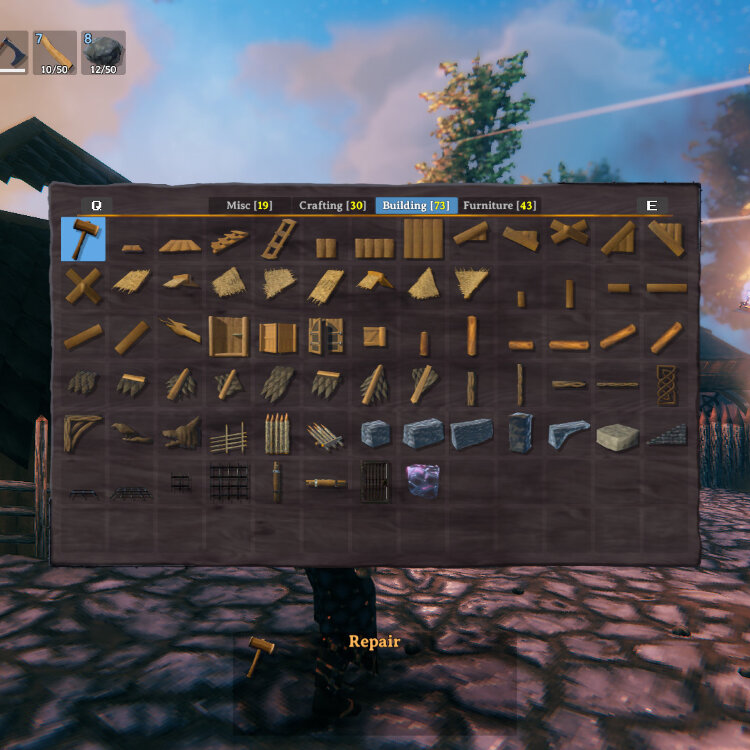
Task: Choose the stone arch piece
Action: tap(568, 433)
